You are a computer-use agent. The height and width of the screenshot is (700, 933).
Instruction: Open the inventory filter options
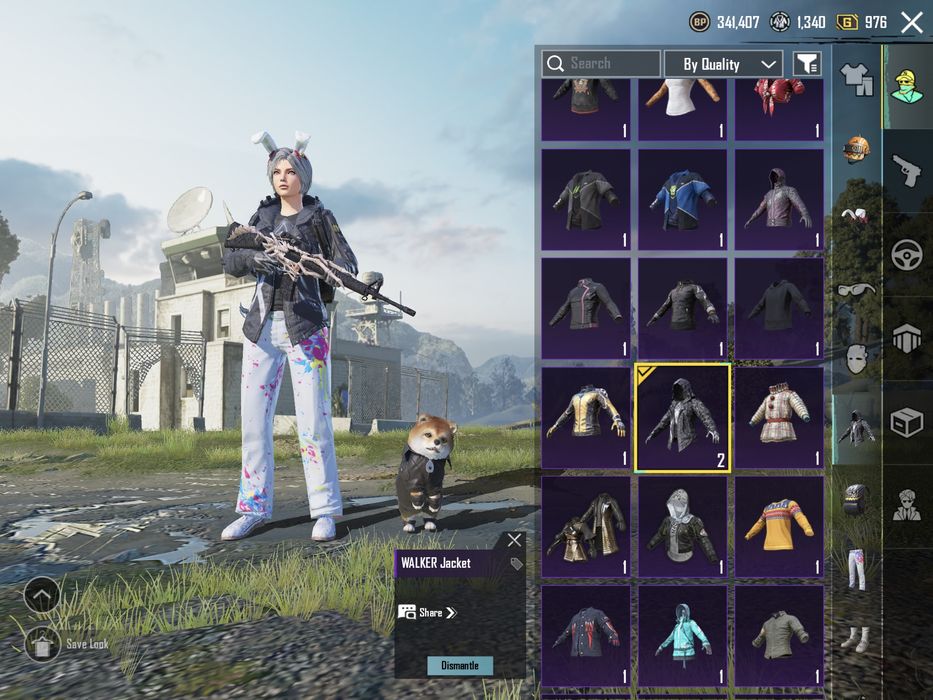[x=807, y=64]
